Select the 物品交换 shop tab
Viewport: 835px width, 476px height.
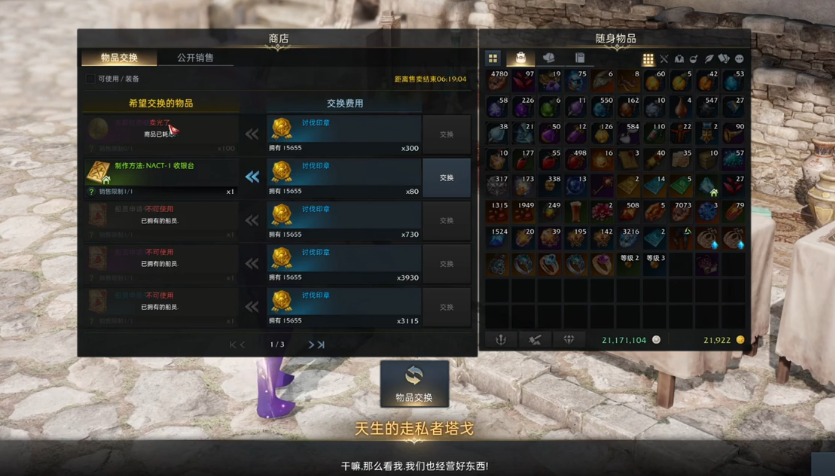pyautogui.click(x=119, y=58)
